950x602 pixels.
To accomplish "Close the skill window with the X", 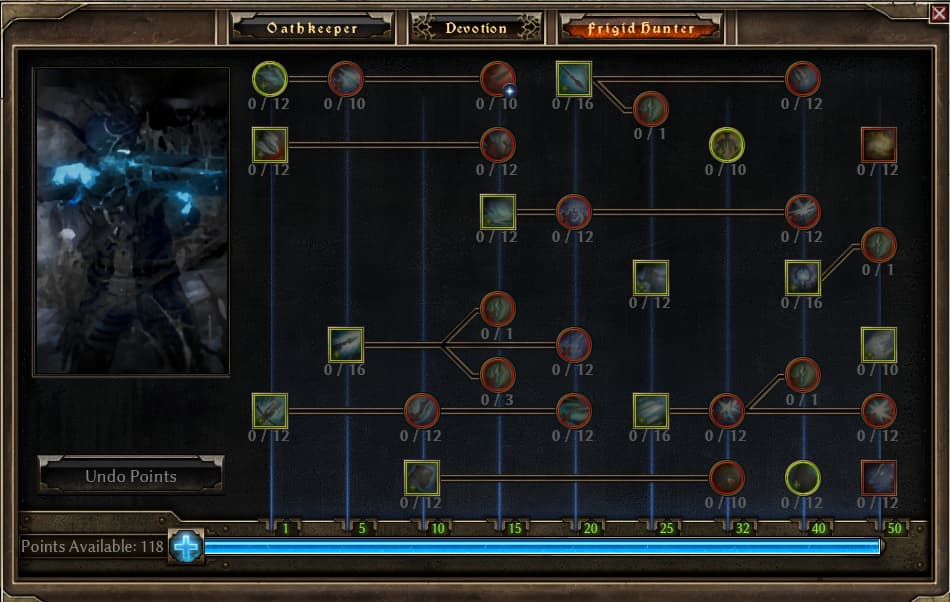I will [937, 11].
